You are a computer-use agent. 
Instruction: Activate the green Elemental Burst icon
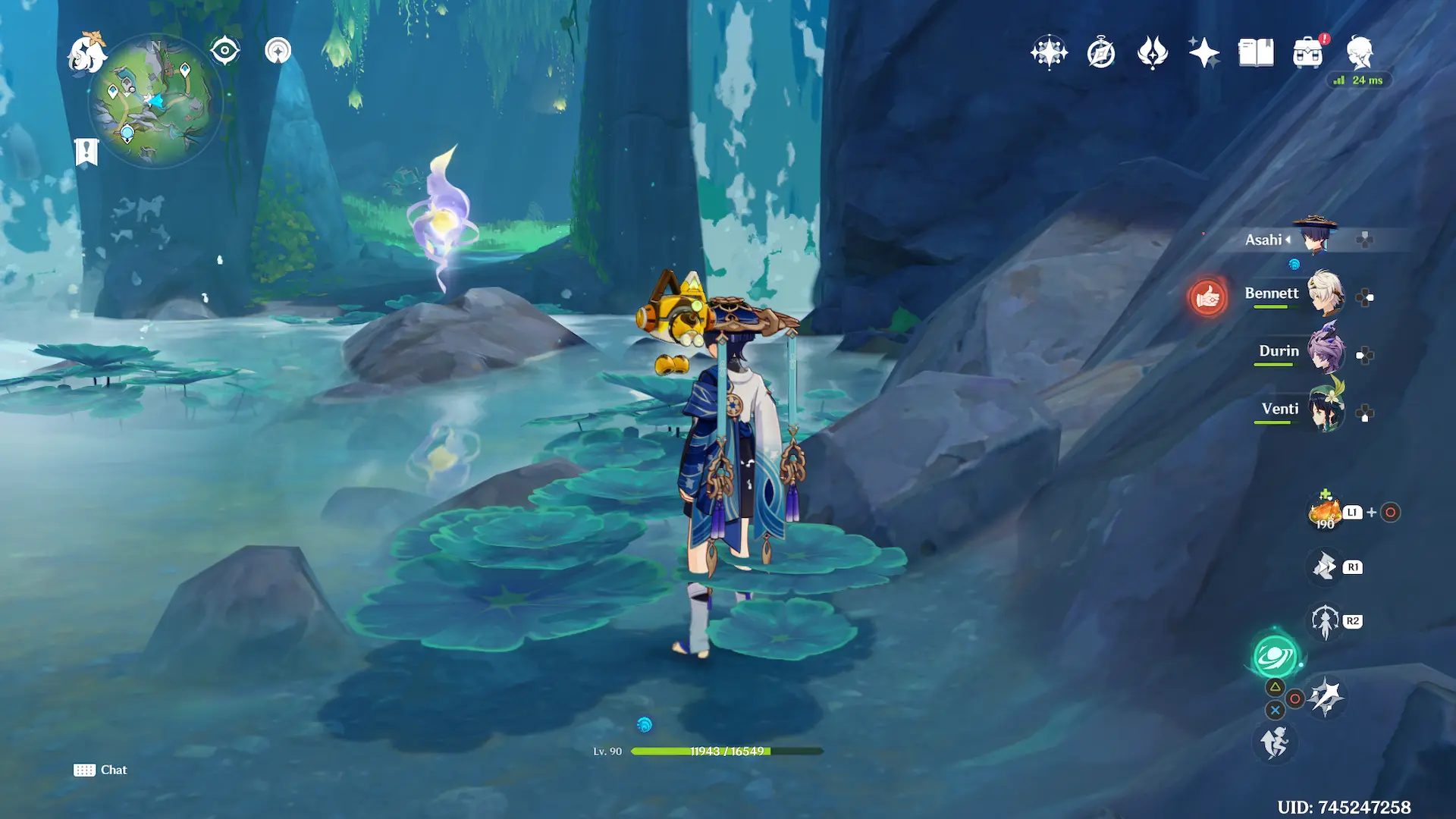(x=1276, y=657)
